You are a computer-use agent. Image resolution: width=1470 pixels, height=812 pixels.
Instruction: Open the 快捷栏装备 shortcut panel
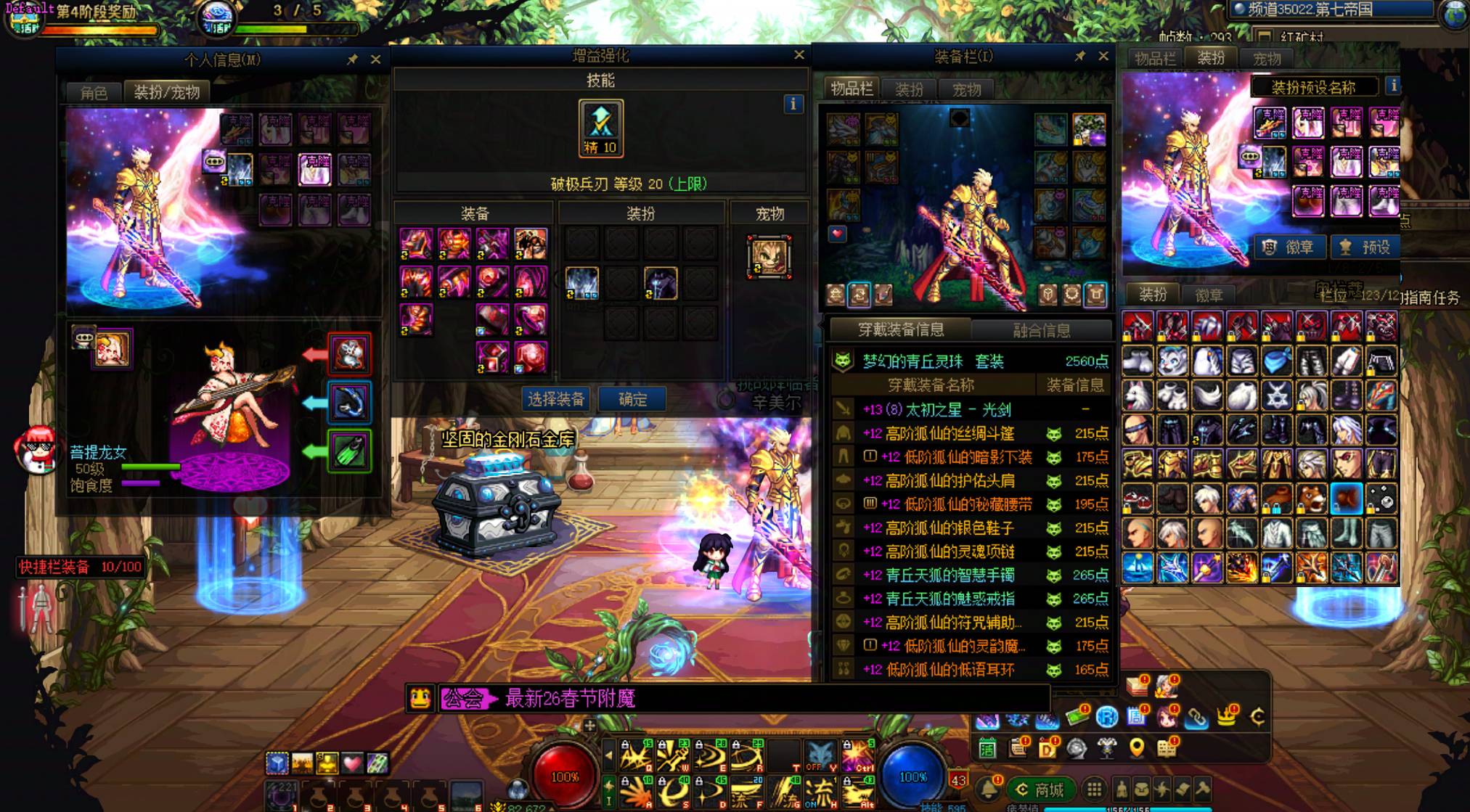point(80,567)
